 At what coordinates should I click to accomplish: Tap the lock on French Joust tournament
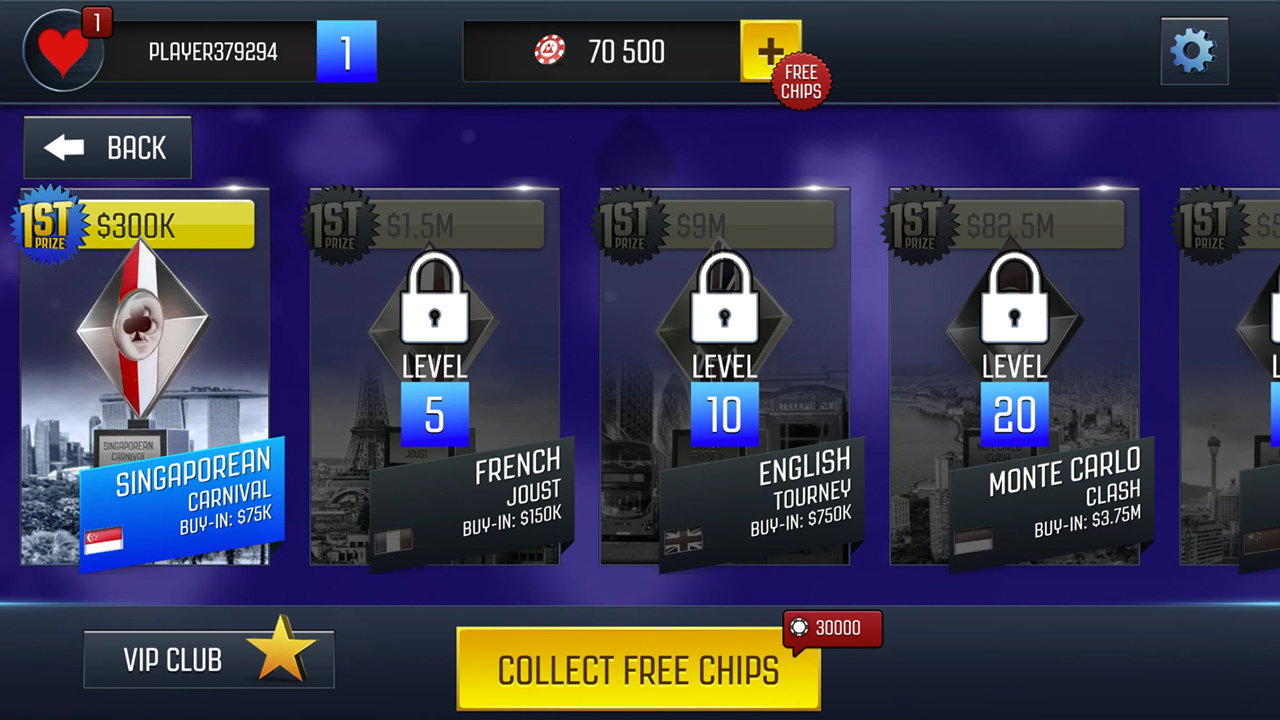click(435, 300)
